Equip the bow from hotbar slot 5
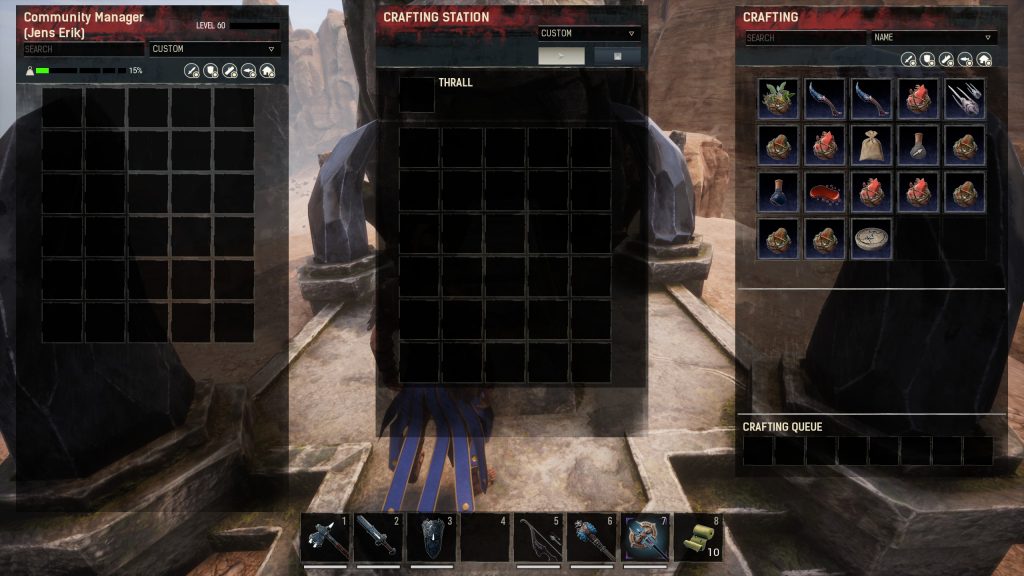Screen dimensions: 1024x576 pyautogui.click(x=538, y=539)
